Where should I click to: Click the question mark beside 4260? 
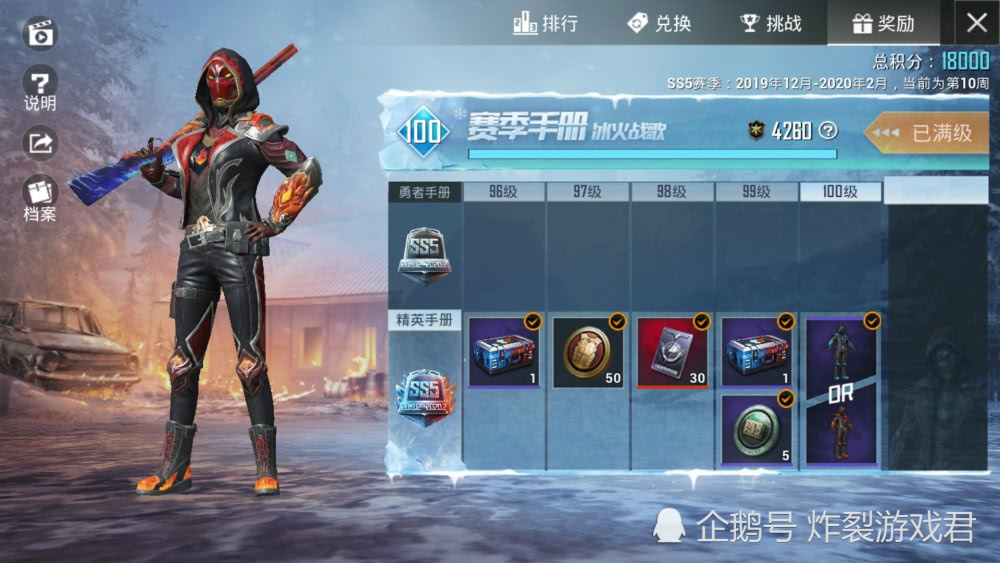827,130
